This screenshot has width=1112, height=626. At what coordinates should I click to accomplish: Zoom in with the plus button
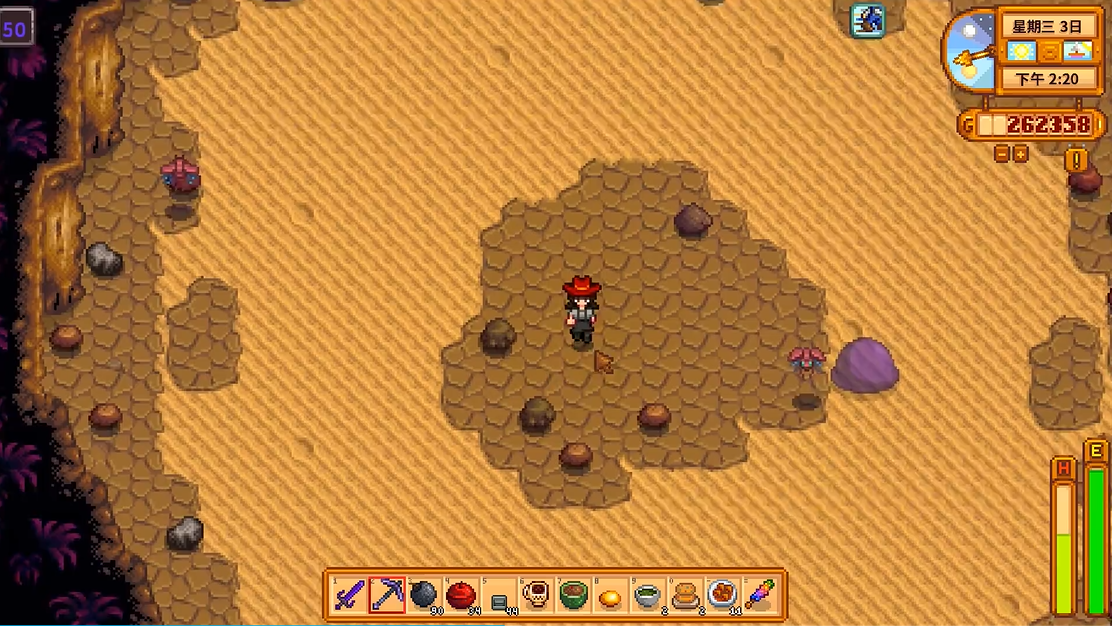[1020, 154]
